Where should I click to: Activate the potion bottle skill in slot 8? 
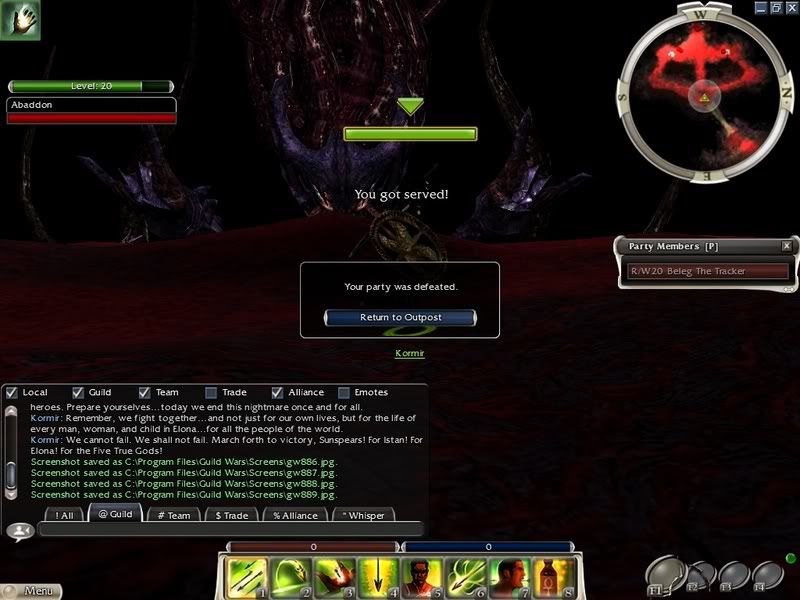[551, 577]
